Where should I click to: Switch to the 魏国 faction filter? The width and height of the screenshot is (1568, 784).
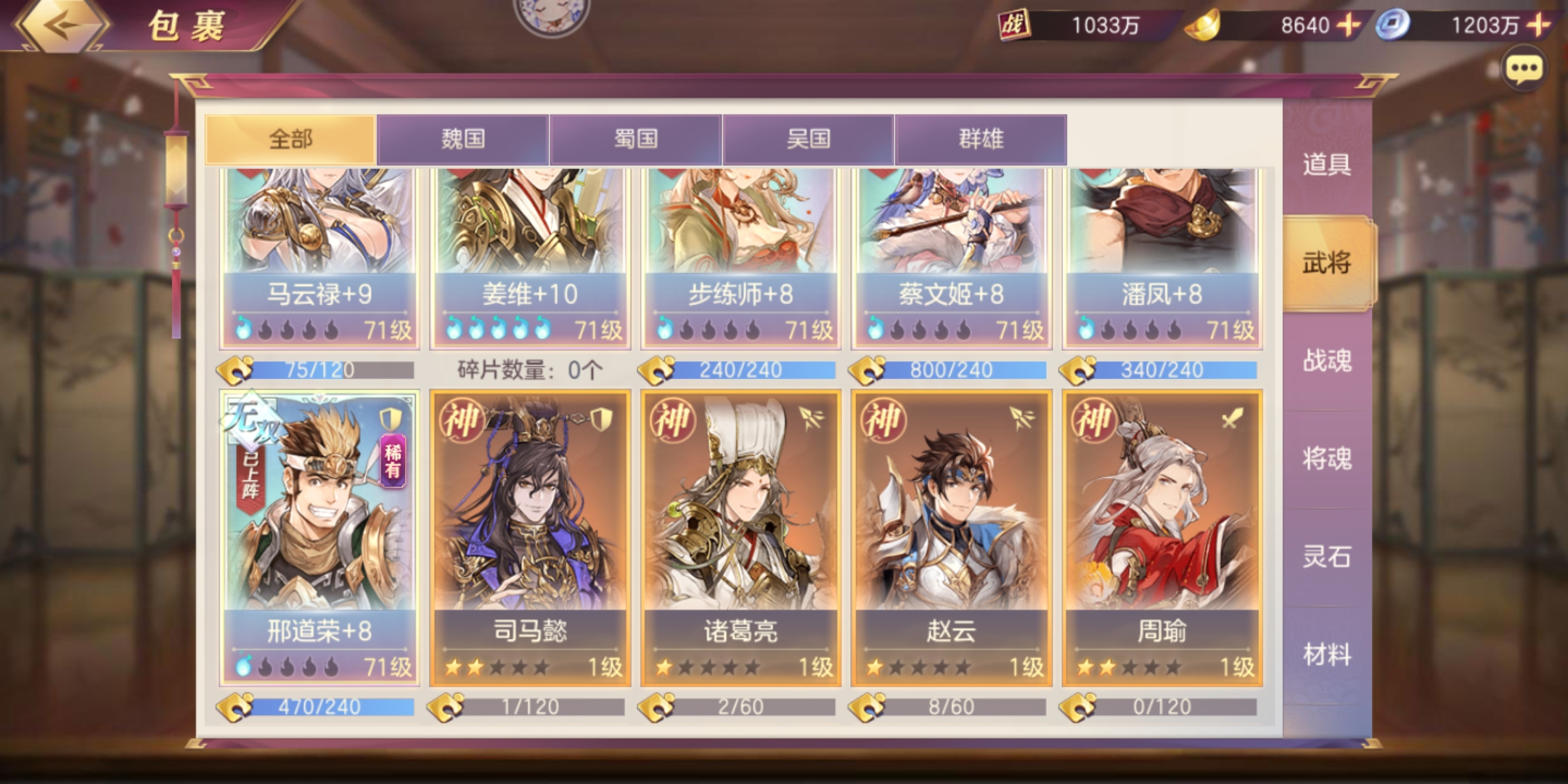pos(462,139)
